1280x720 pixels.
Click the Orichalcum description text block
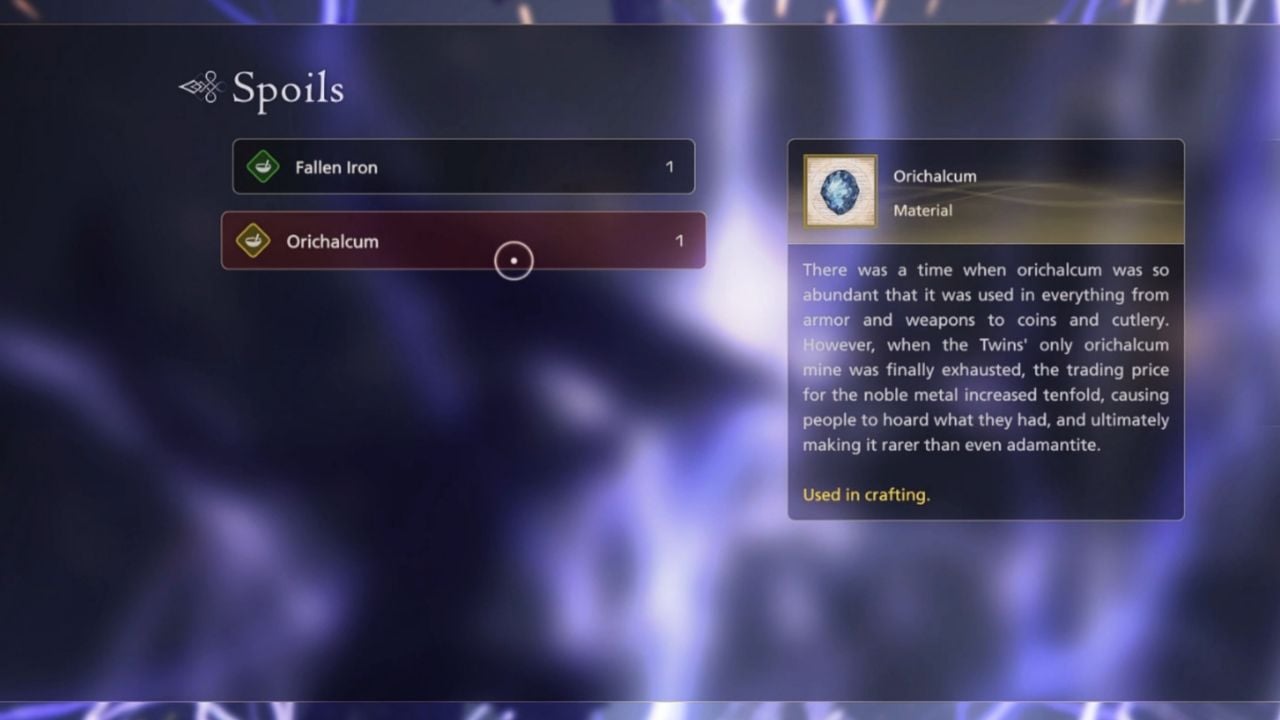coord(985,357)
